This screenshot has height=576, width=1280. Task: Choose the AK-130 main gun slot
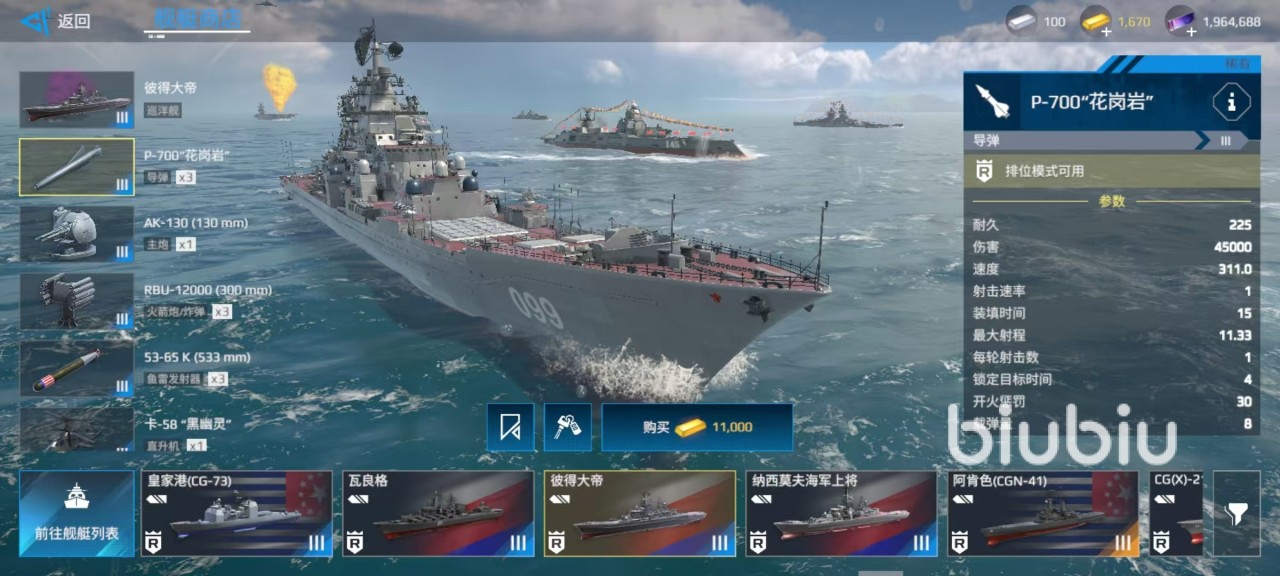click(x=77, y=233)
